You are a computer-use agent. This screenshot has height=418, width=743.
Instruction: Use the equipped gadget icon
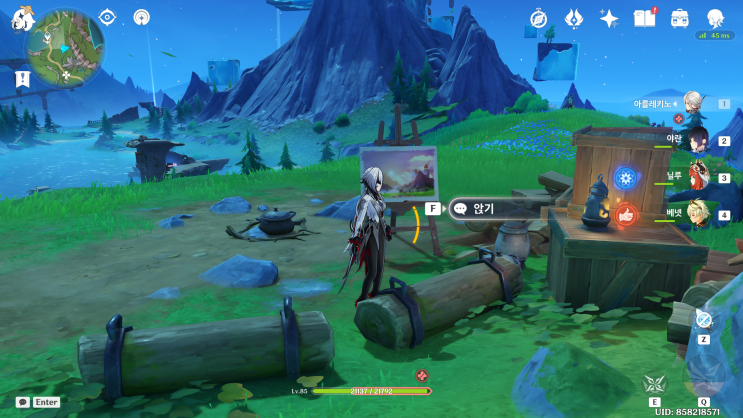click(x=704, y=319)
